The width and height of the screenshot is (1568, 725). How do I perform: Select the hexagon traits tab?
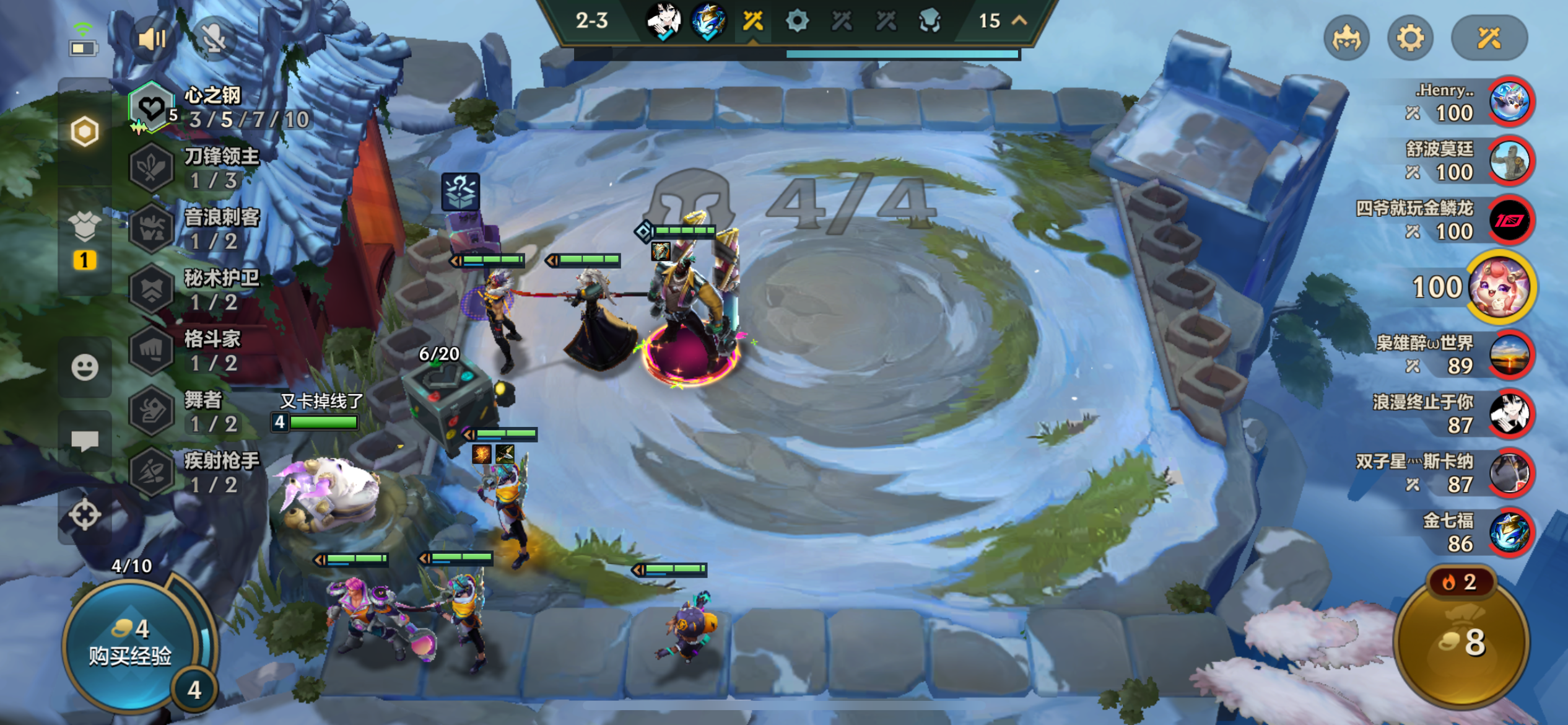(x=85, y=131)
